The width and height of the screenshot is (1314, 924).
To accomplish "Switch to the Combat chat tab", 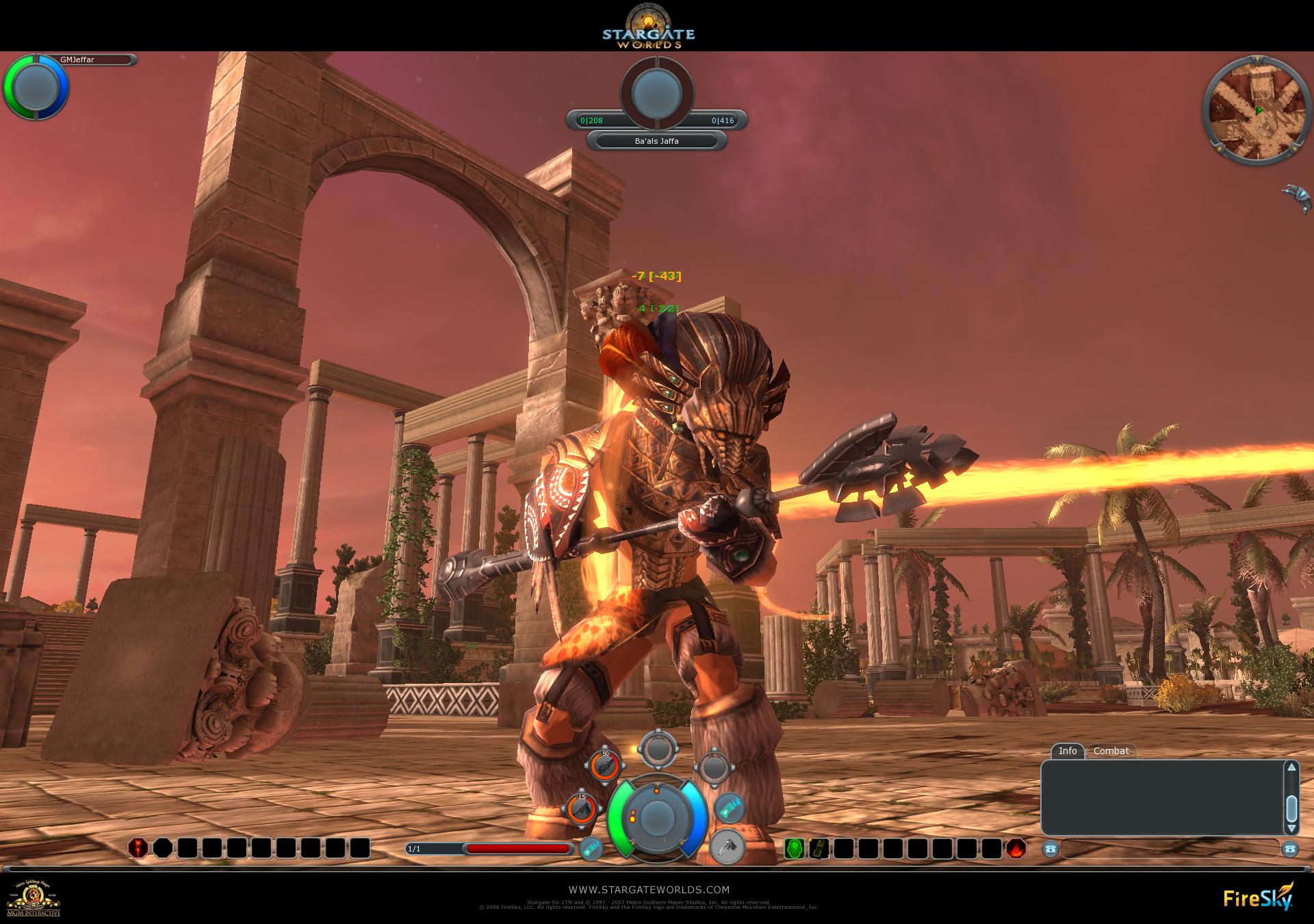I will point(1111,751).
